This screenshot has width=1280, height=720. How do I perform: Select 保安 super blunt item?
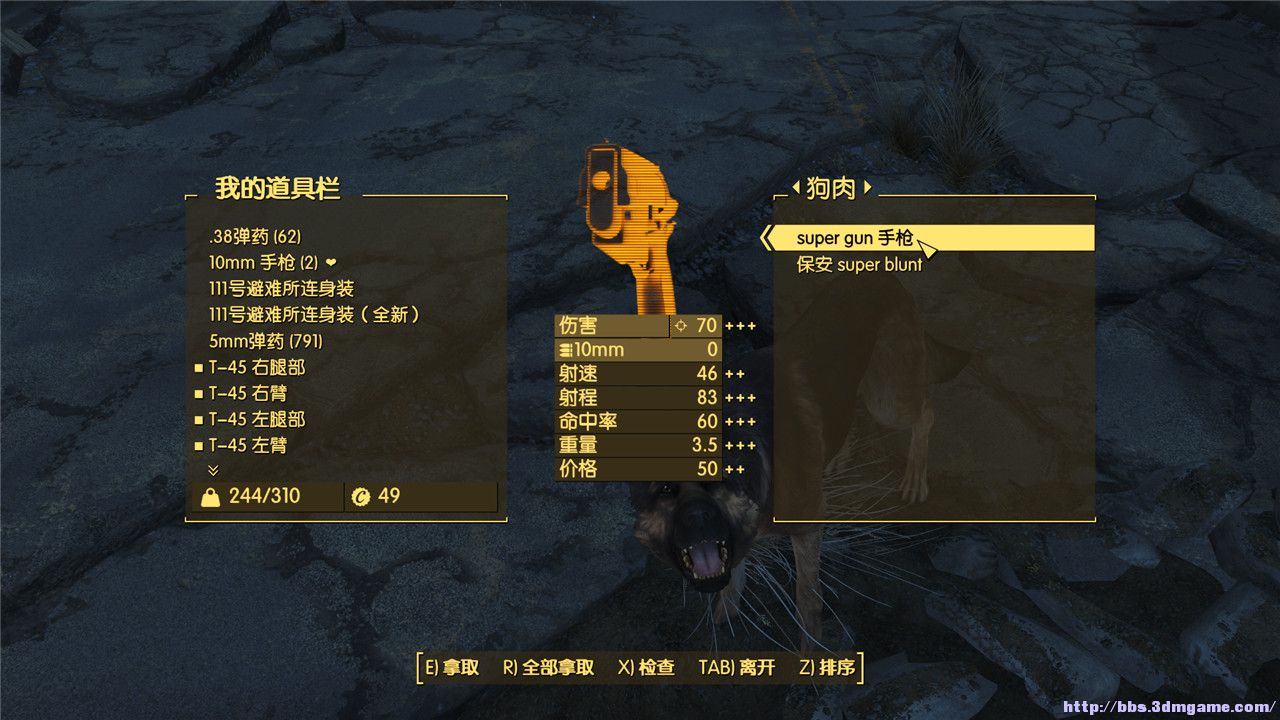[x=859, y=265]
